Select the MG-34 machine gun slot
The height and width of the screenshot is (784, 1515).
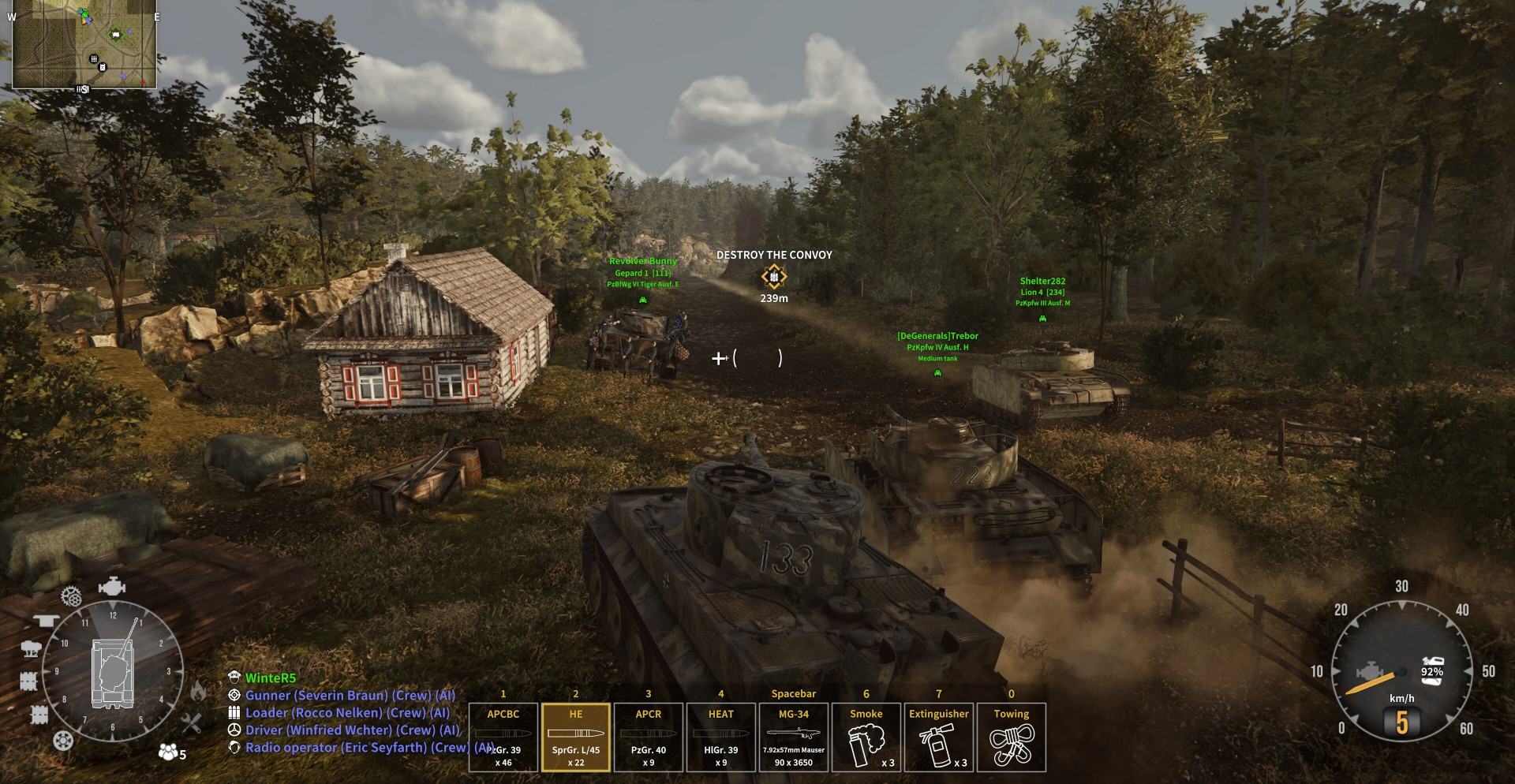(794, 737)
